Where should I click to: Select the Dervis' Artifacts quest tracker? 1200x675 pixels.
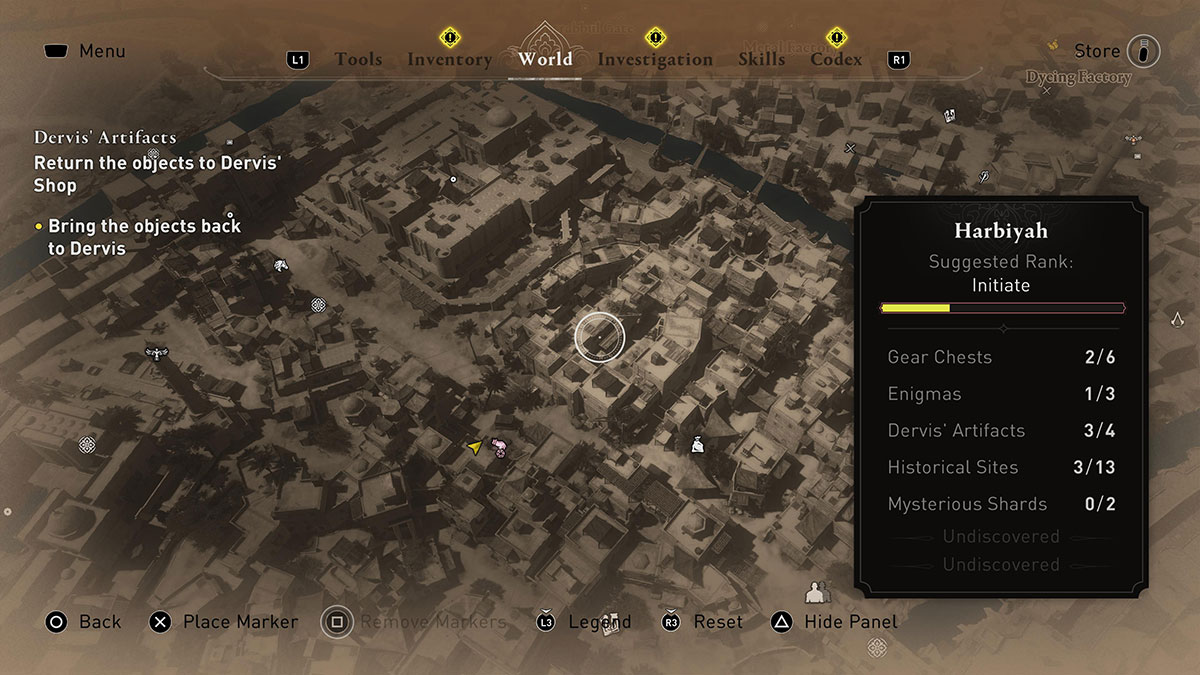pyautogui.click(x=105, y=138)
